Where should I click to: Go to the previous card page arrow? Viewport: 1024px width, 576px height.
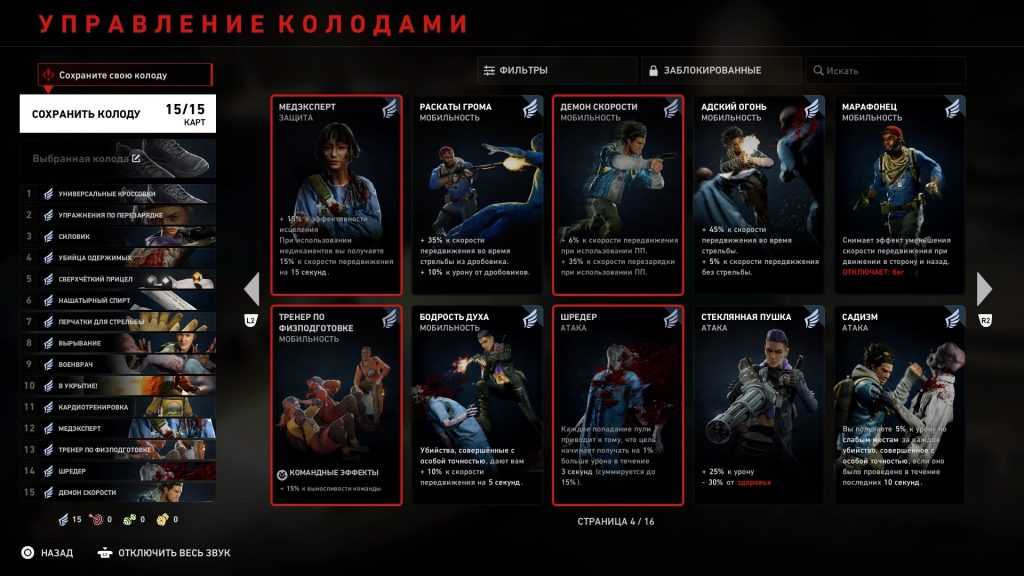(252, 289)
